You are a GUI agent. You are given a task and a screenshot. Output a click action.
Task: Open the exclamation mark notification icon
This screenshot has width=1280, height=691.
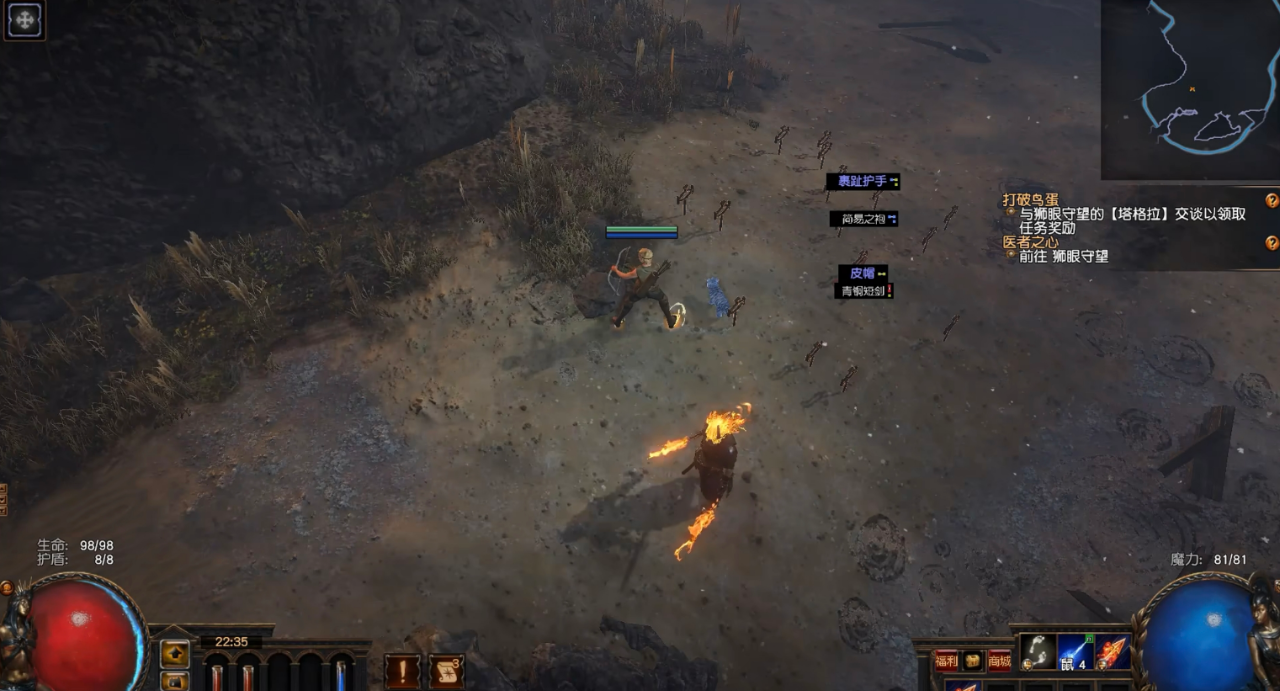click(402, 670)
